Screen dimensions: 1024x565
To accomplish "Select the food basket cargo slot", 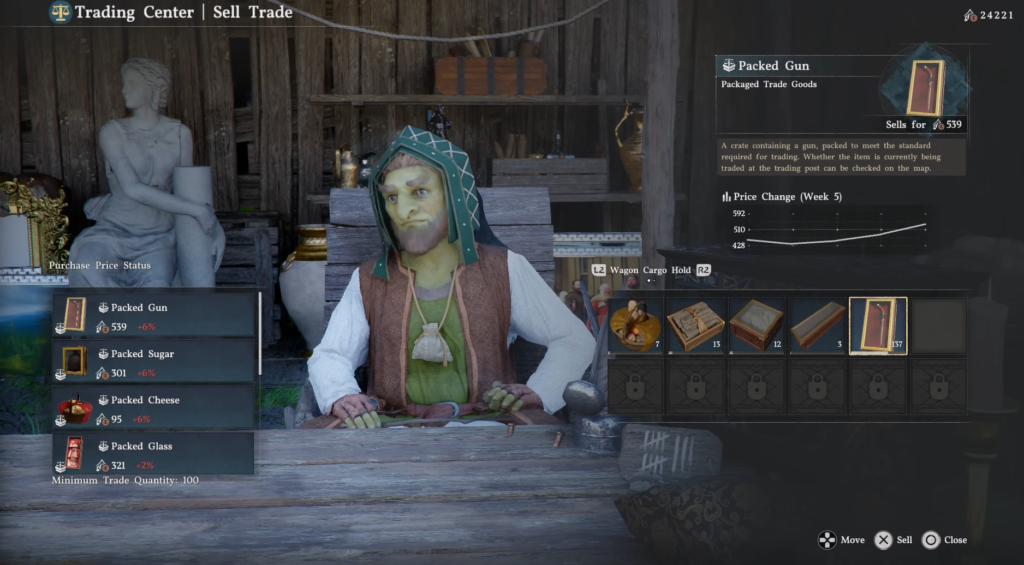I will (635, 326).
